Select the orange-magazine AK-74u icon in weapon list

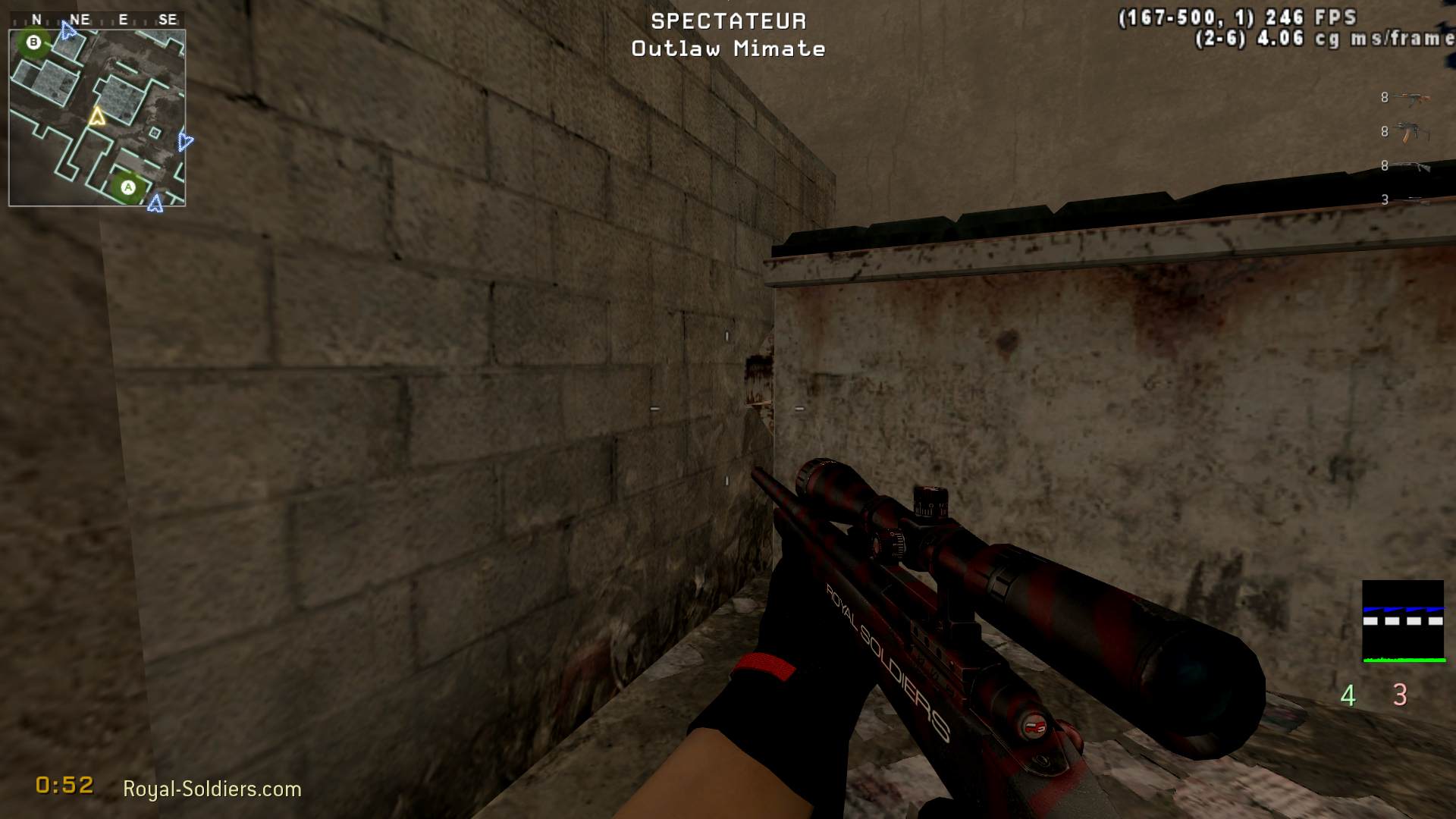point(1411,132)
